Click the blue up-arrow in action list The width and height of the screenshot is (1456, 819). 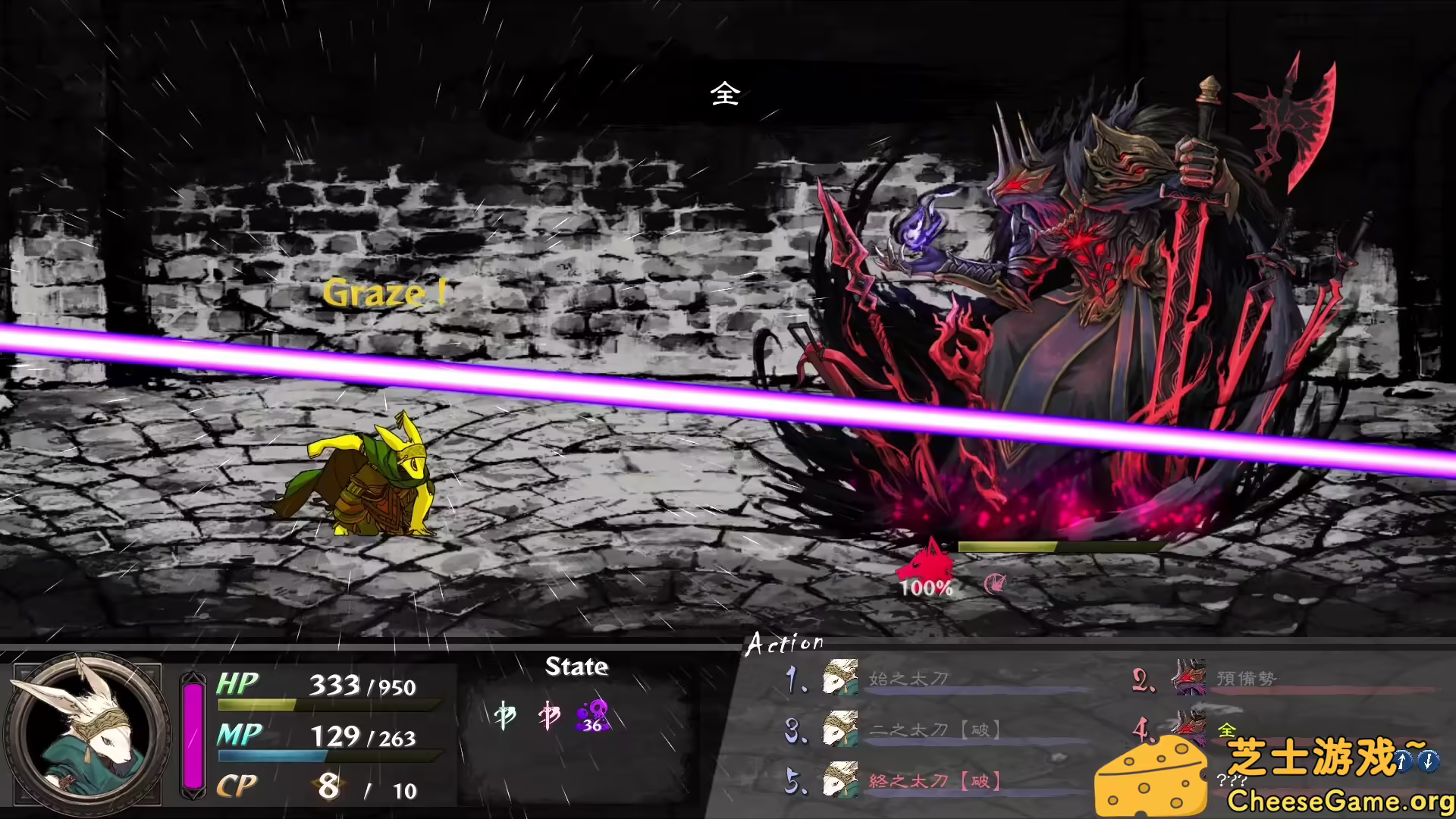1403,760
